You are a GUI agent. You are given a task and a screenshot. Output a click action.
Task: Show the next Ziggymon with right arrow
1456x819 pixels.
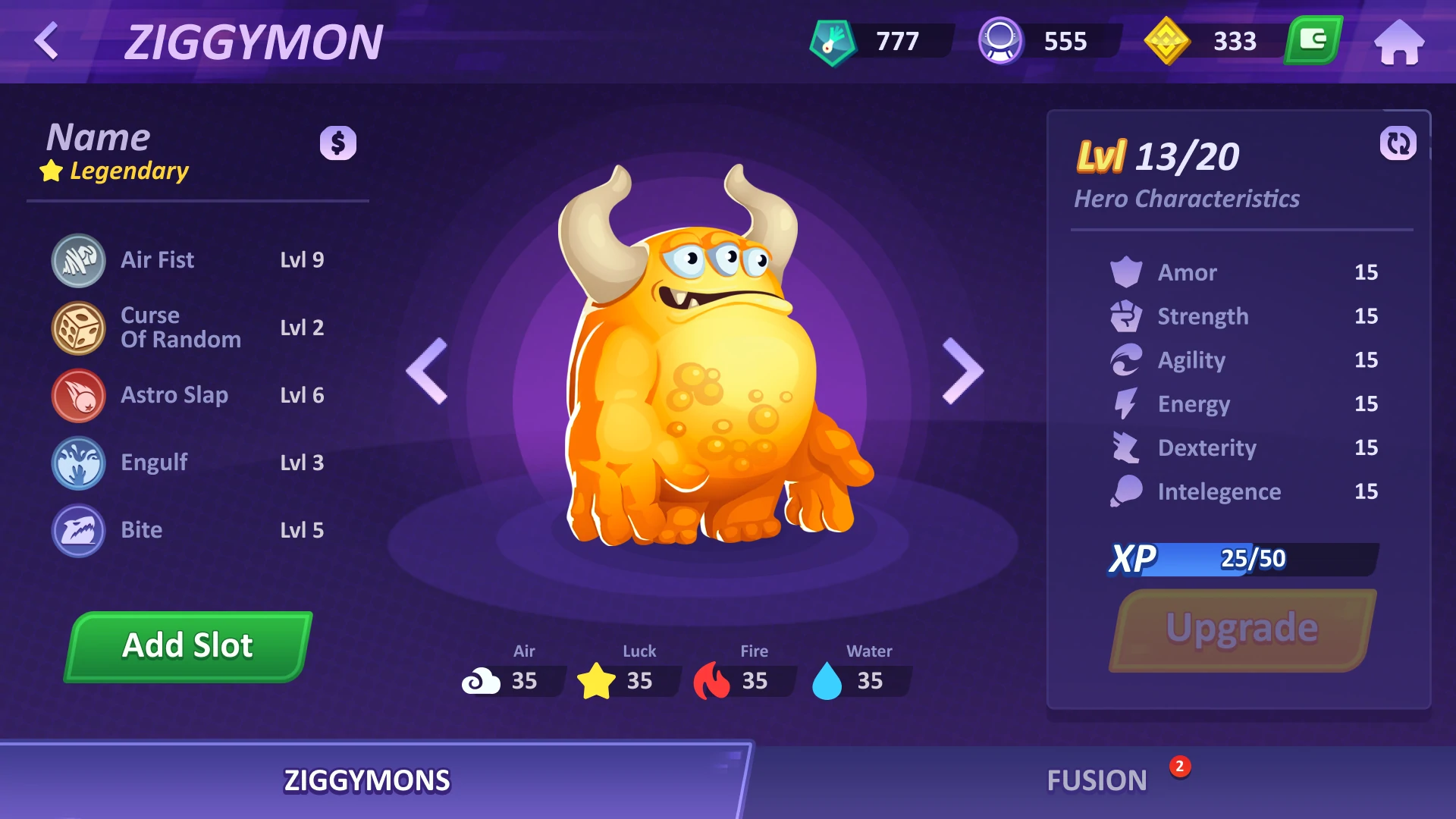[x=962, y=371]
